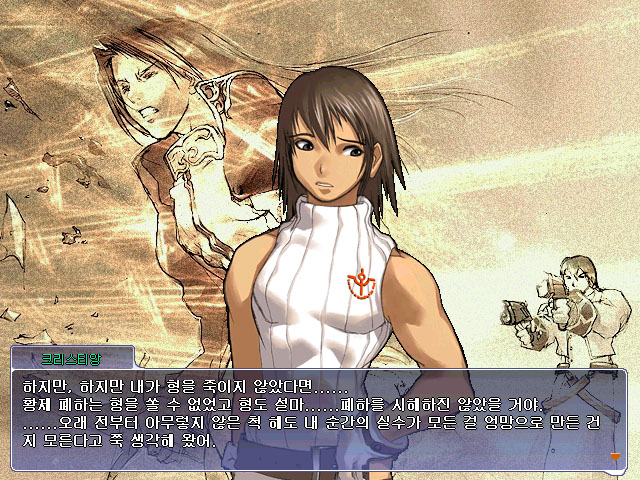Screen dimensions: 640x480
Task: Click the orange dialogue continue arrow
Action: (x=615, y=457)
